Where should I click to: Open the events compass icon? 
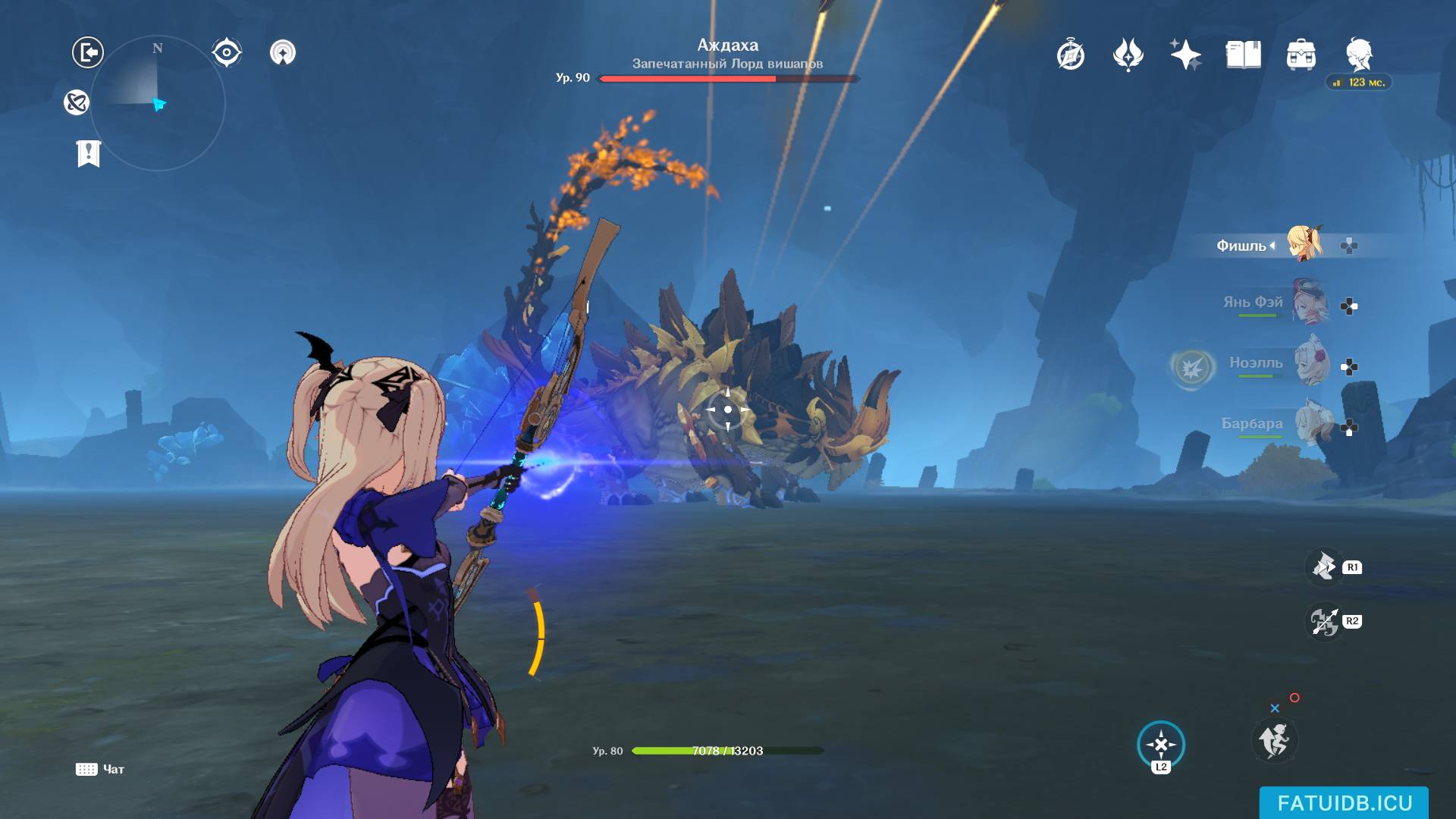[1070, 55]
